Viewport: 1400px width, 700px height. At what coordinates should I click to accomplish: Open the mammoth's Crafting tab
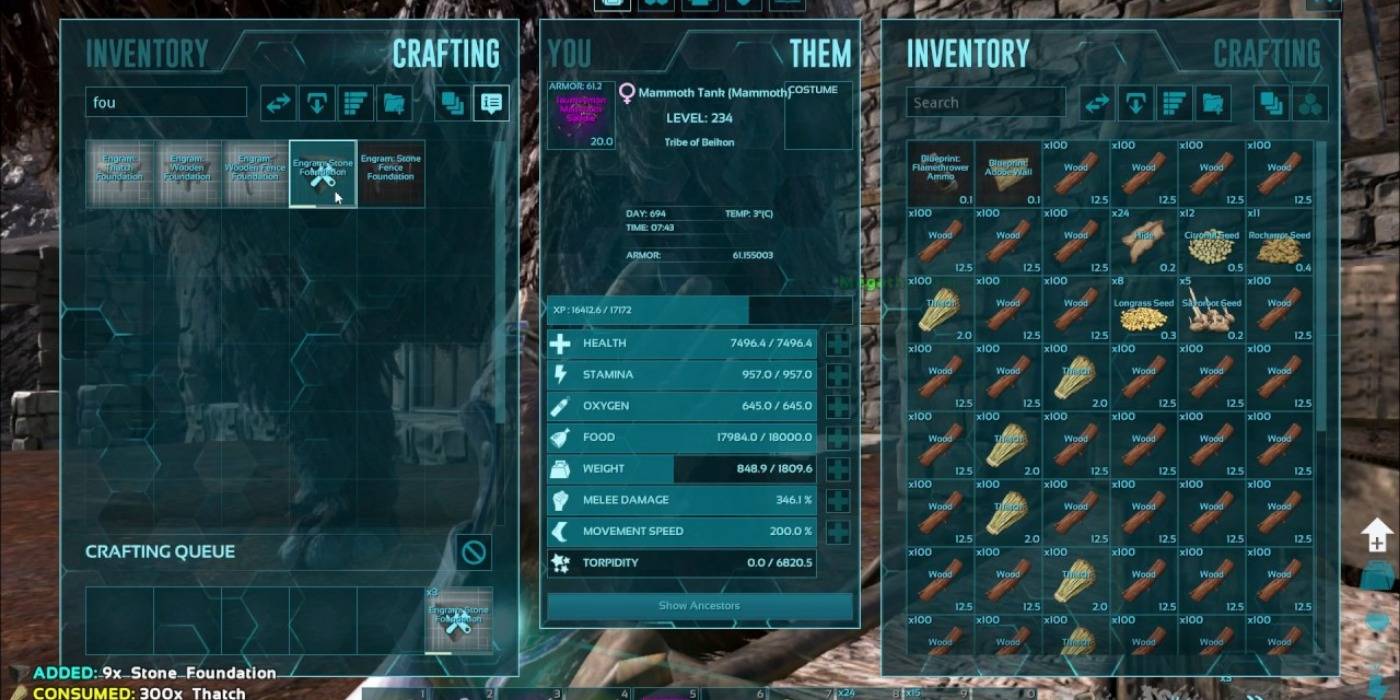point(1266,53)
